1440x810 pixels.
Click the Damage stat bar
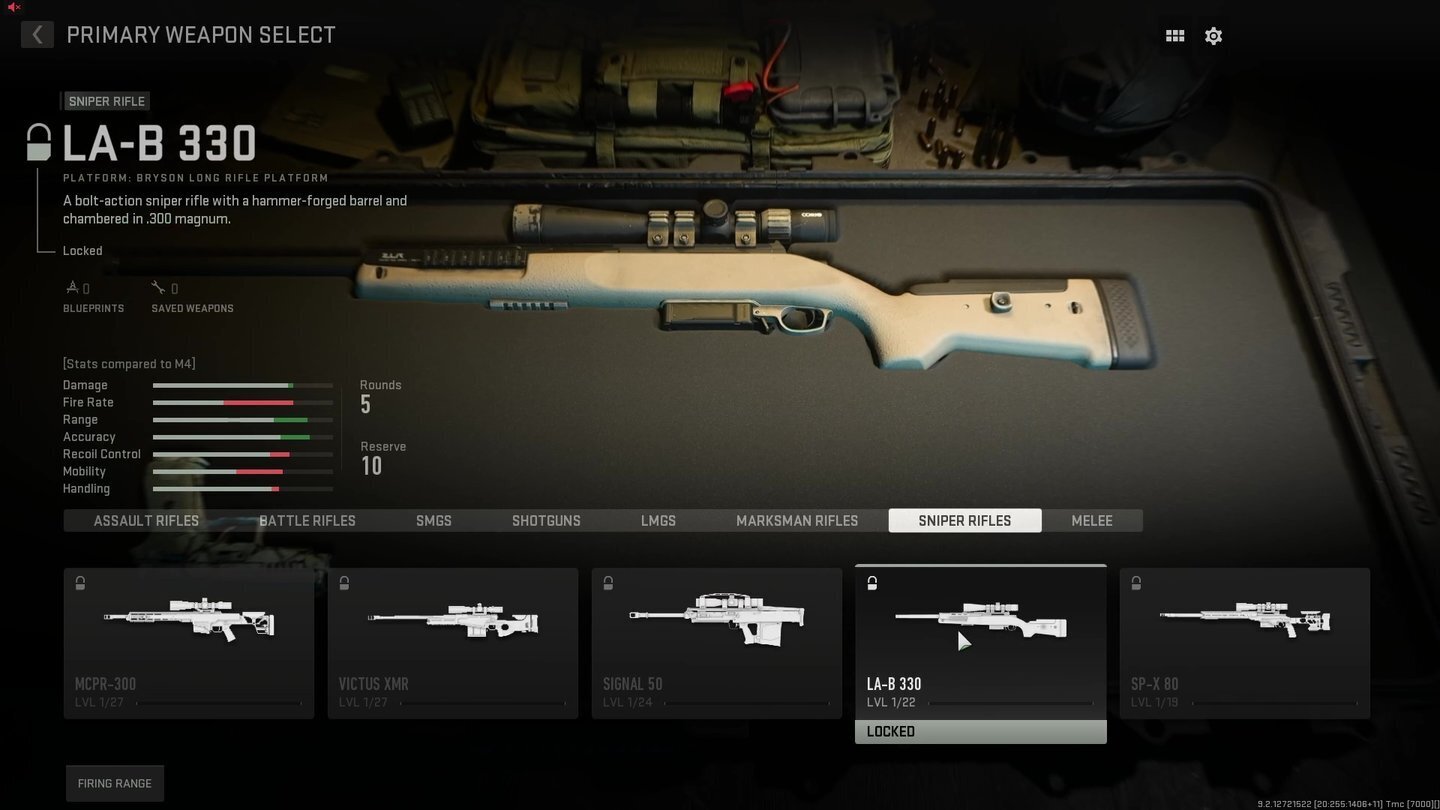(242, 385)
